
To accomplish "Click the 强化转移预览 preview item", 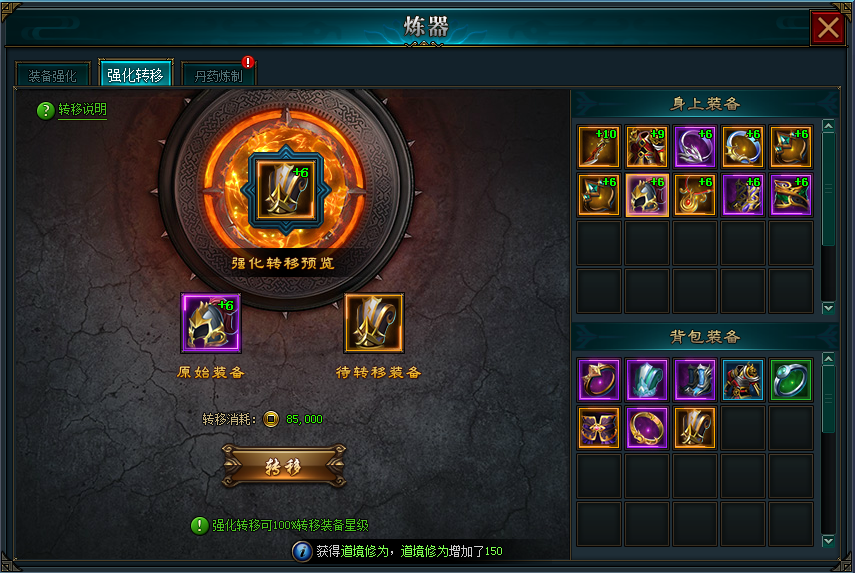I will (282, 188).
